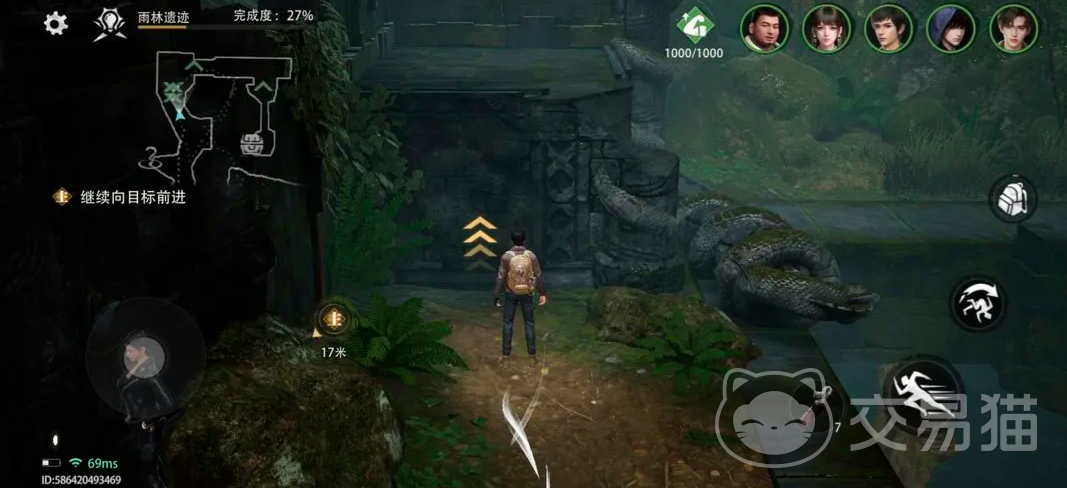Select the 继续向目标前进 objective tracker
Viewport: 1067px width, 488px height.
(x=122, y=197)
